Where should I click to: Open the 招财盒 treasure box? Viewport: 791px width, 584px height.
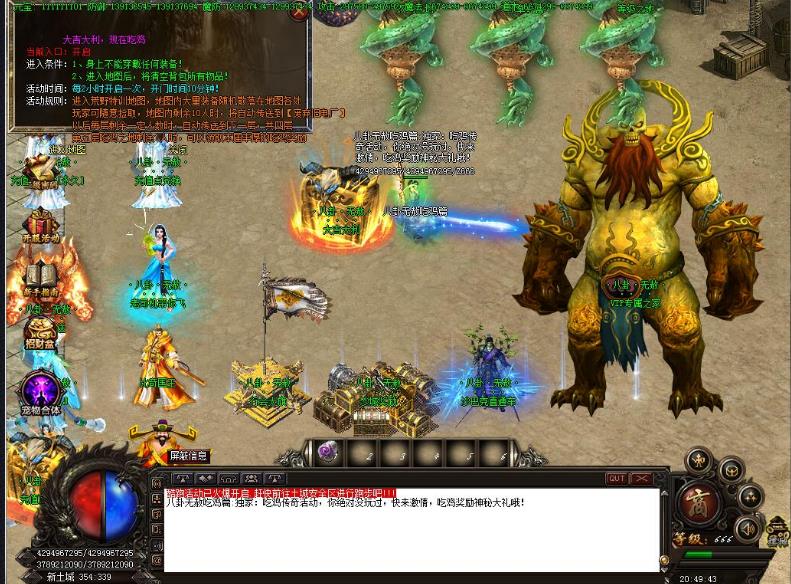tap(40, 333)
